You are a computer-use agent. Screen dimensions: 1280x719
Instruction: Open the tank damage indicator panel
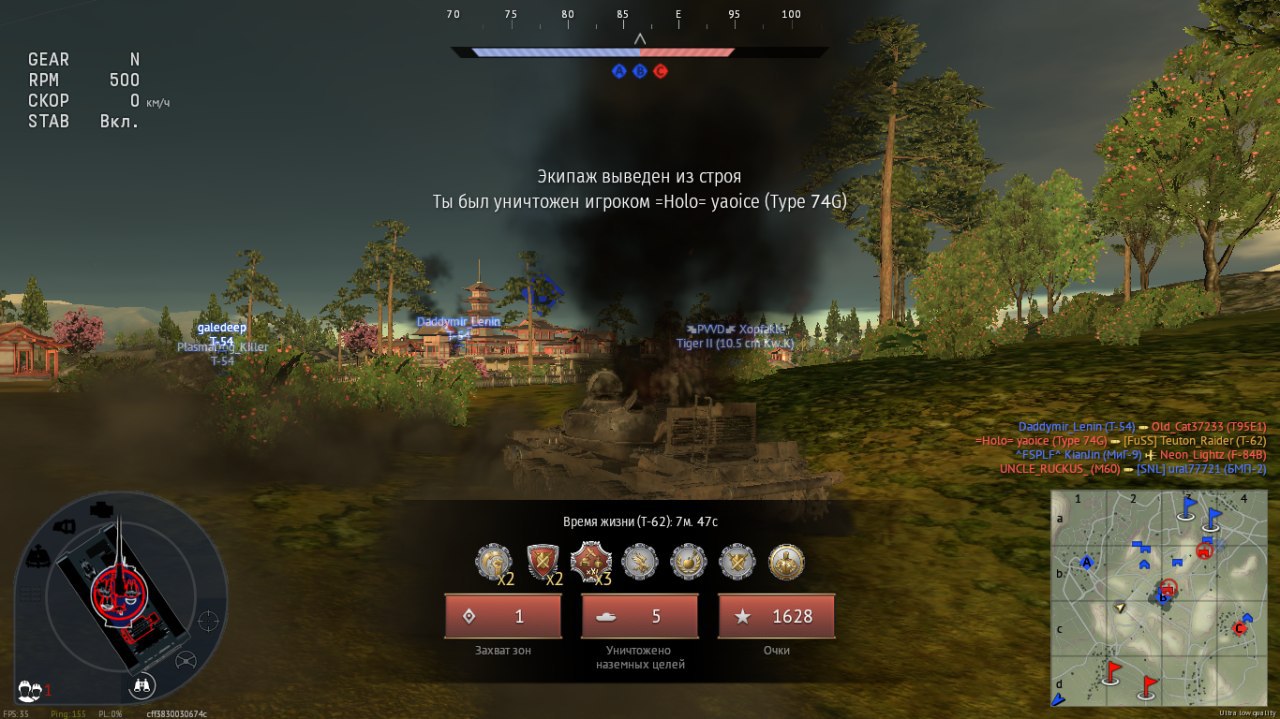pyautogui.click(x=120, y=596)
